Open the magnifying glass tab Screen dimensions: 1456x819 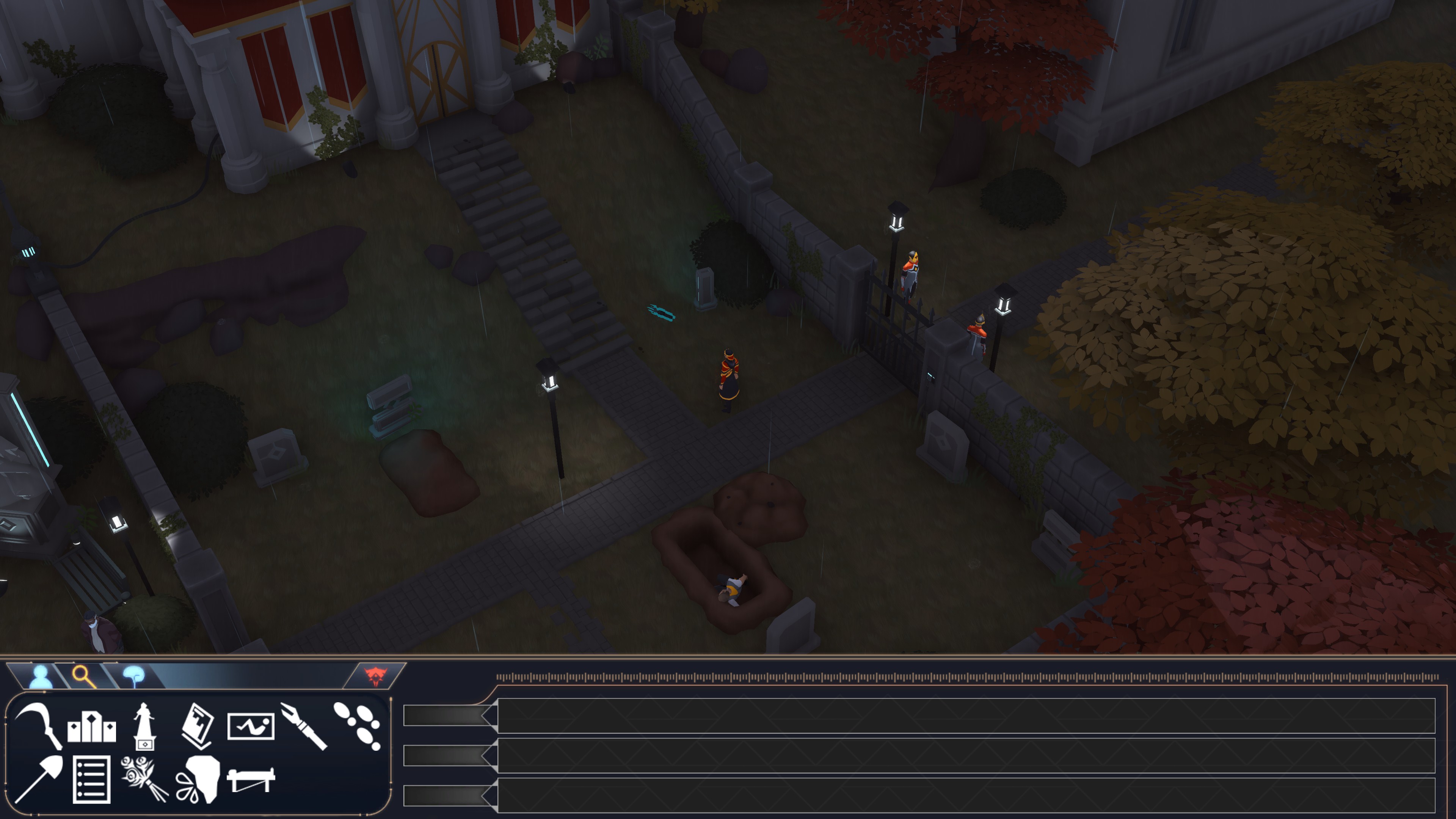(x=84, y=675)
